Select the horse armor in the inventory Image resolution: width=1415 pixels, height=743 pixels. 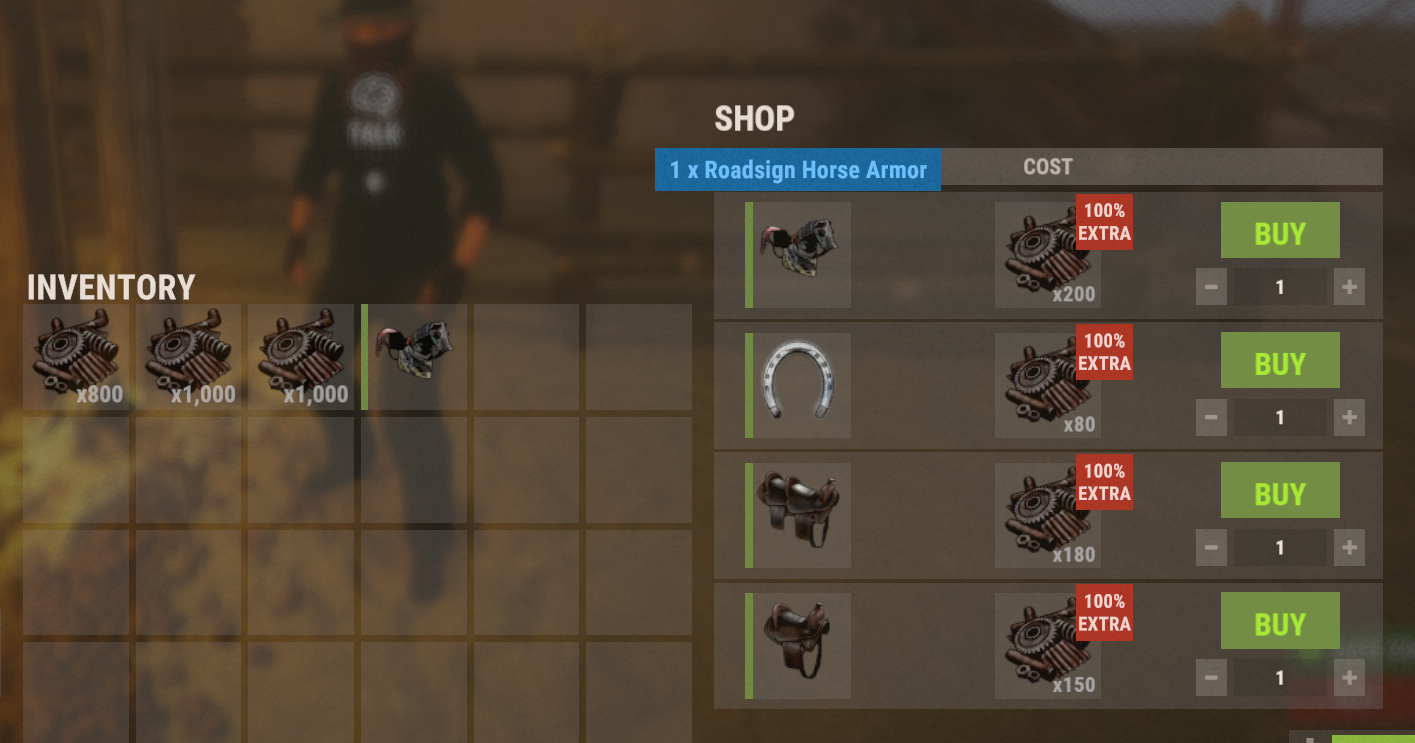(x=416, y=357)
